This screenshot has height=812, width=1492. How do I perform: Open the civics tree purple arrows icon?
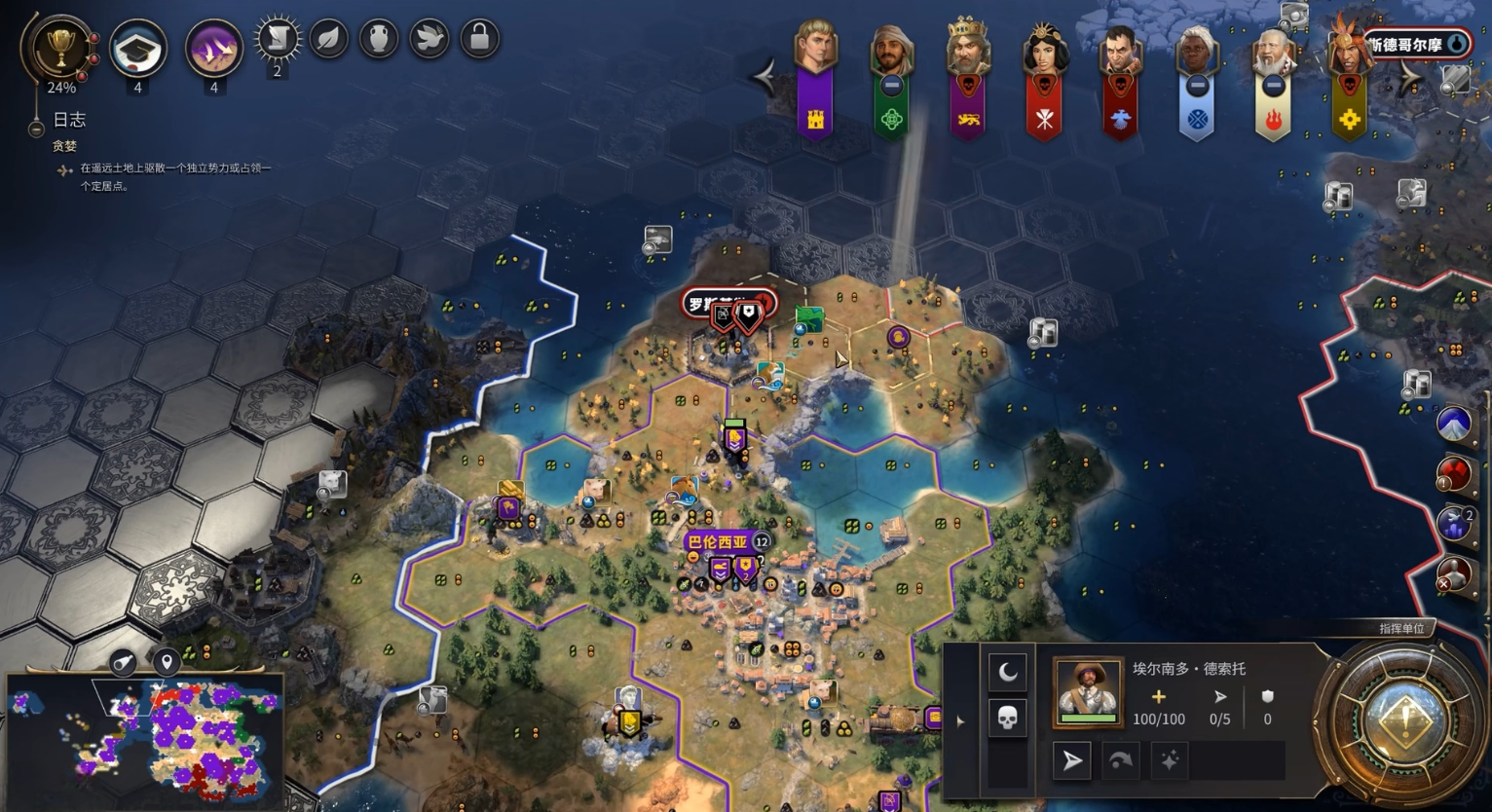(x=213, y=49)
